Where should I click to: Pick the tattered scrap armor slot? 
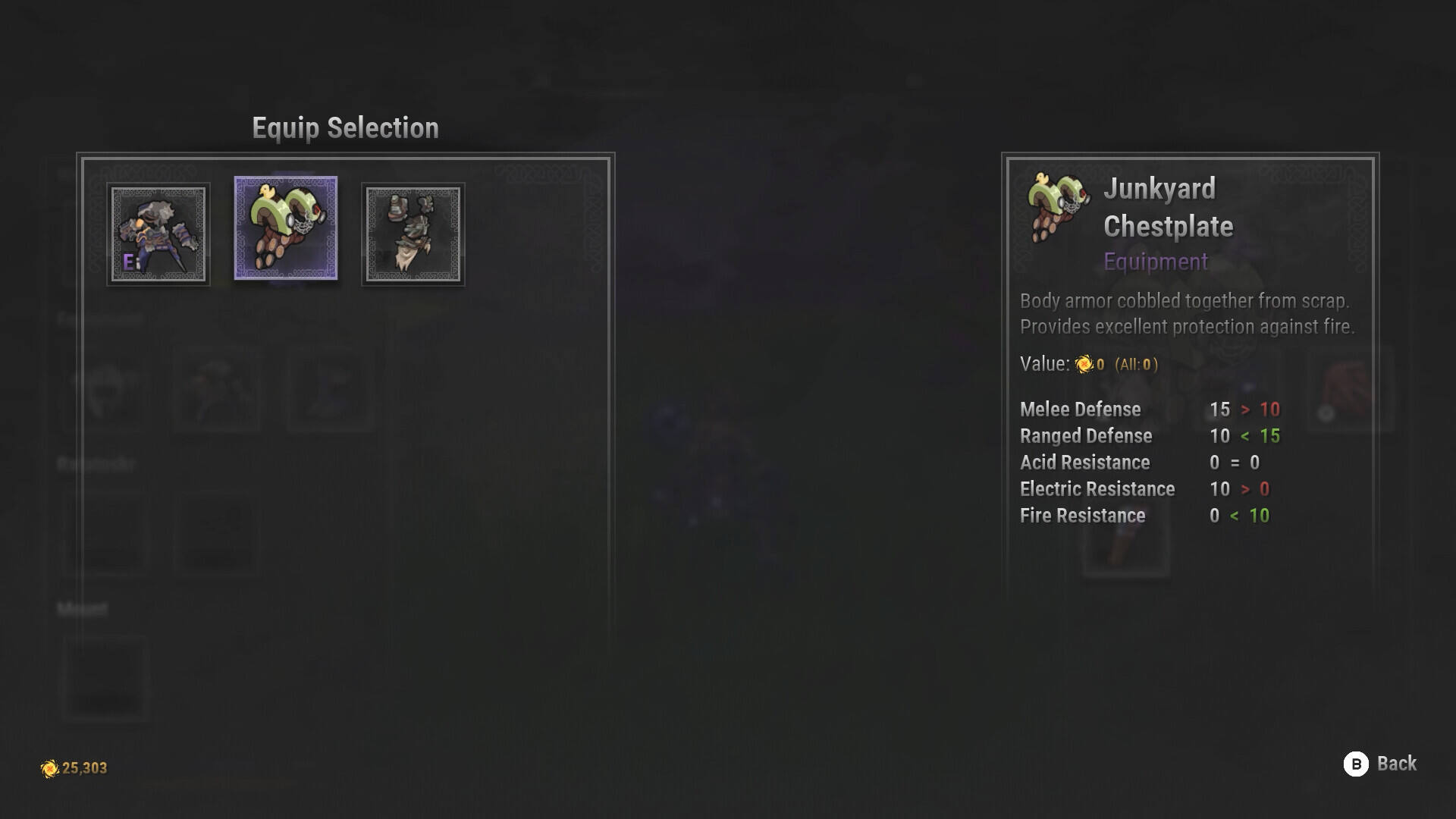coord(413,234)
